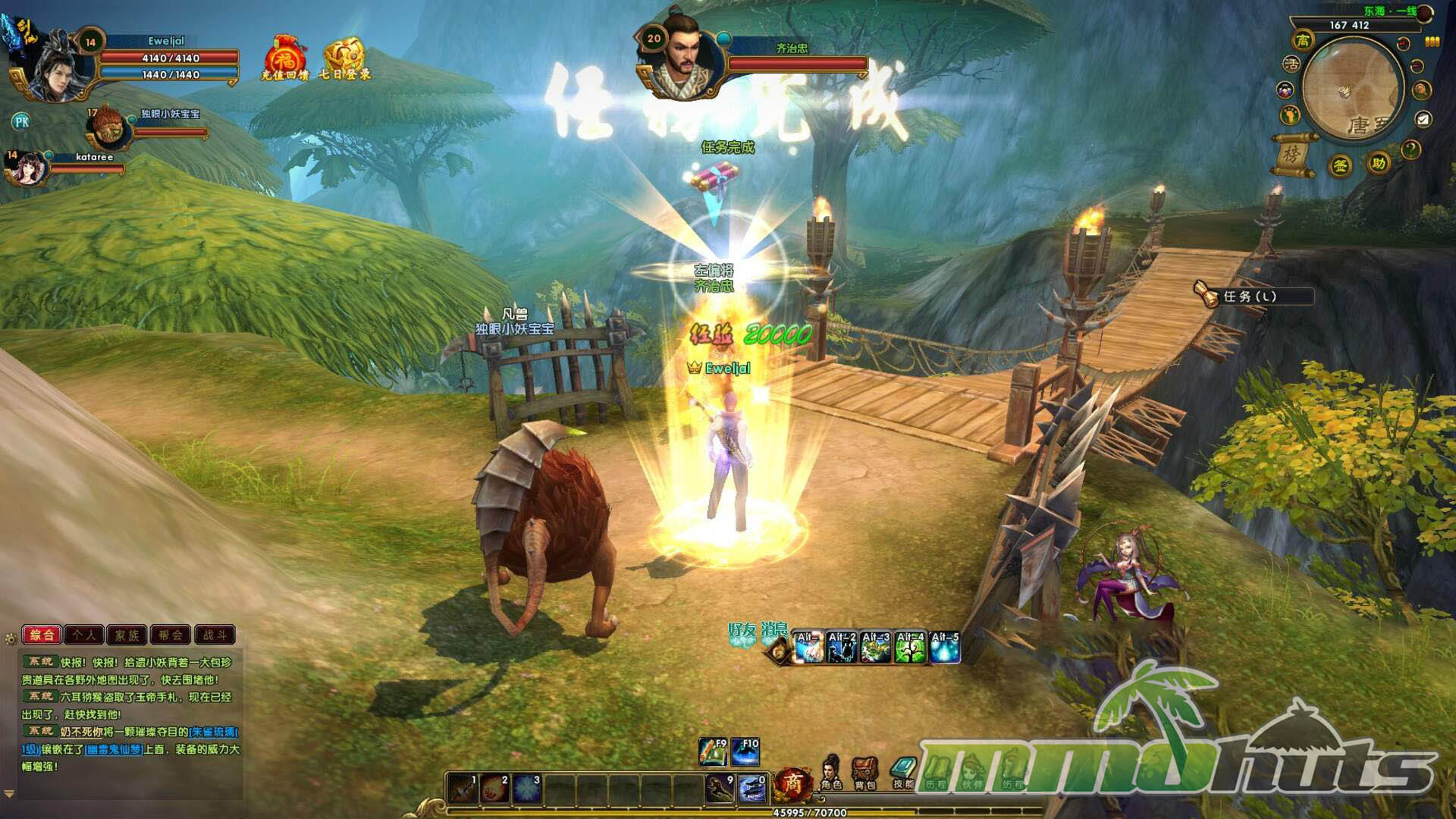Viewport: 1456px width, 819px height.
Task: Open the 技能 skills book
Action: [903, 772]
